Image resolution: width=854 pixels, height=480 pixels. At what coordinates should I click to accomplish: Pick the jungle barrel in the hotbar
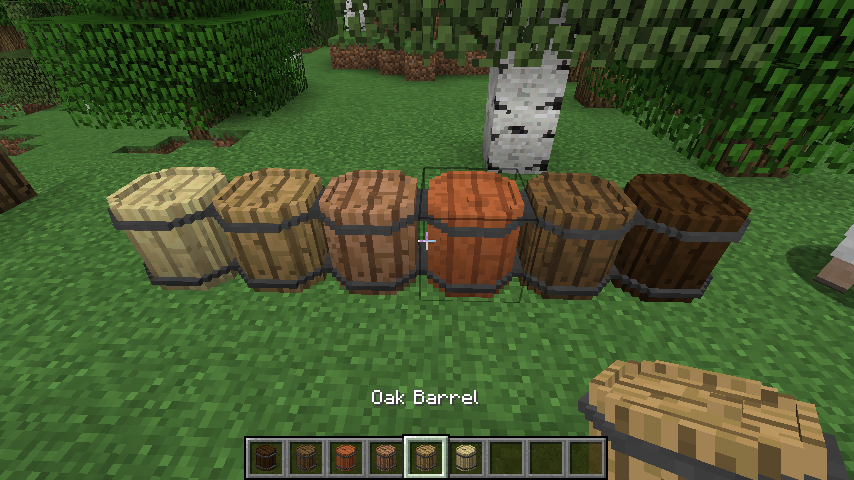point(385,458)
